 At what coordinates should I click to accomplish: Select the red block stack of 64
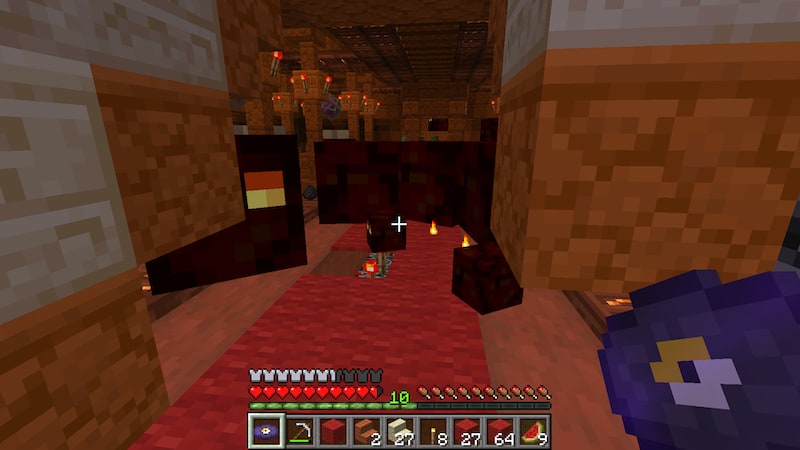pos(500,430)
